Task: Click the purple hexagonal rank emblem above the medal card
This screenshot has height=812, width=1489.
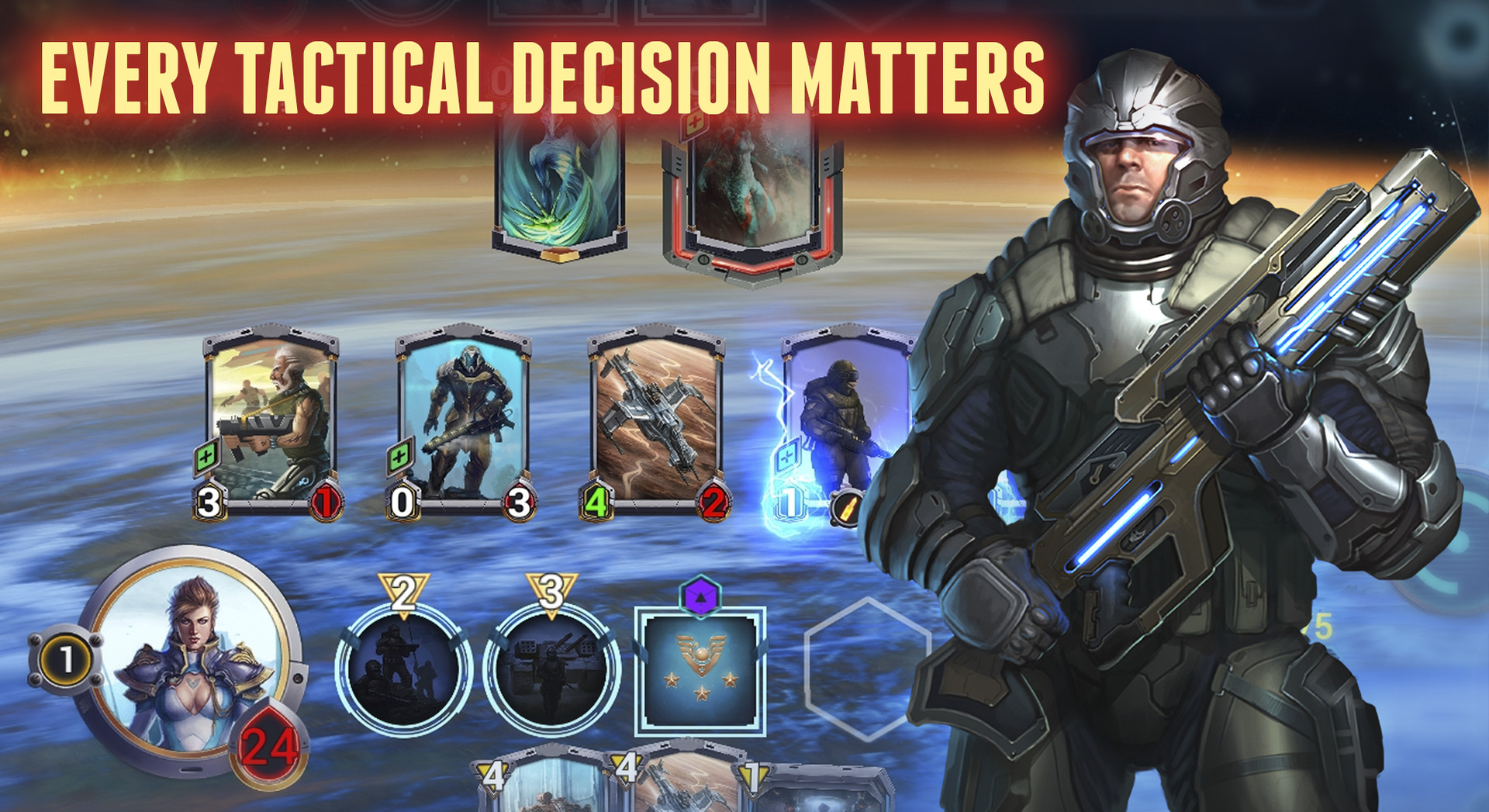Action: [x=699, y=596]
